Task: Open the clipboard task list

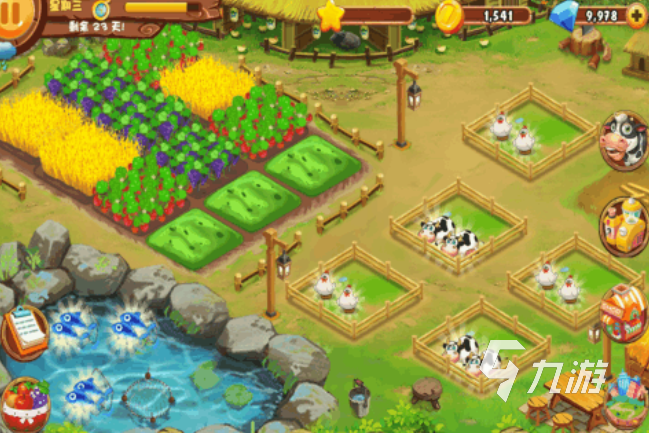Action: [23, 331]
